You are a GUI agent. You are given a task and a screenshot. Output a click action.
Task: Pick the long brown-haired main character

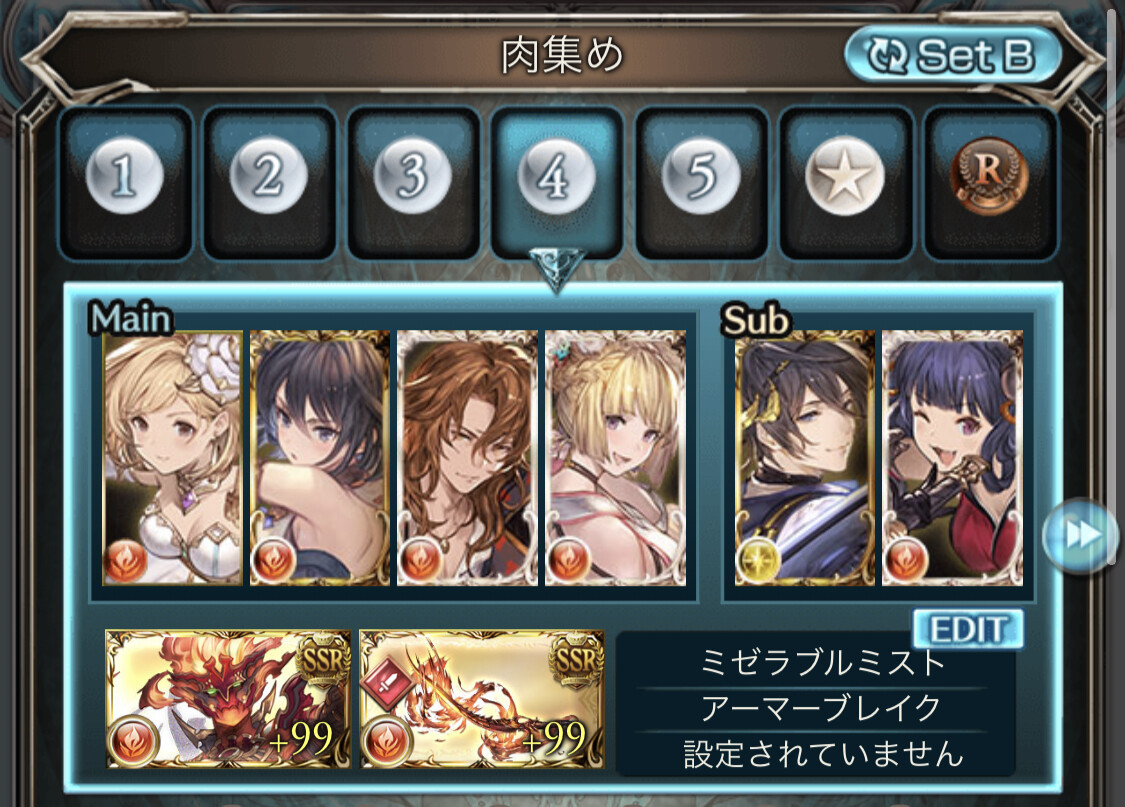point(467,458)
